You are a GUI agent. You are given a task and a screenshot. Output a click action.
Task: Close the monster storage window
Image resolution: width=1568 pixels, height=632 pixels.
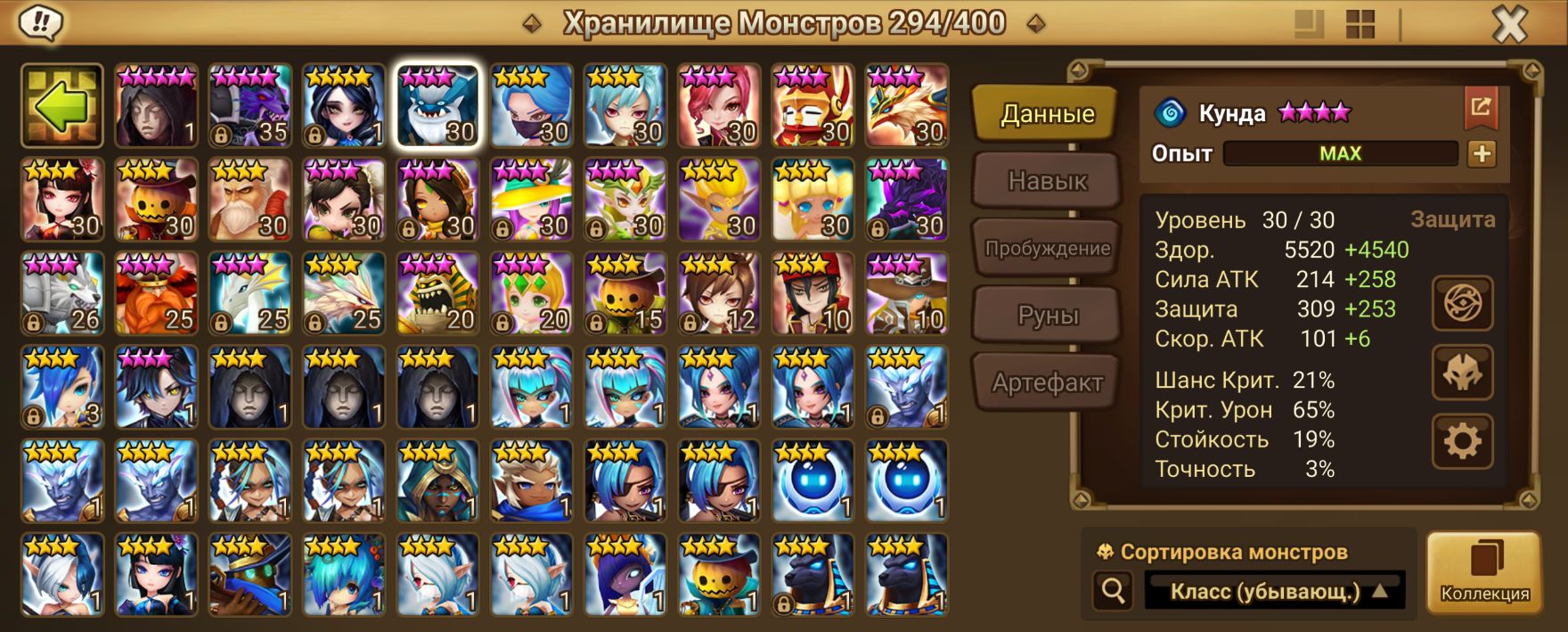(1509, 24)
